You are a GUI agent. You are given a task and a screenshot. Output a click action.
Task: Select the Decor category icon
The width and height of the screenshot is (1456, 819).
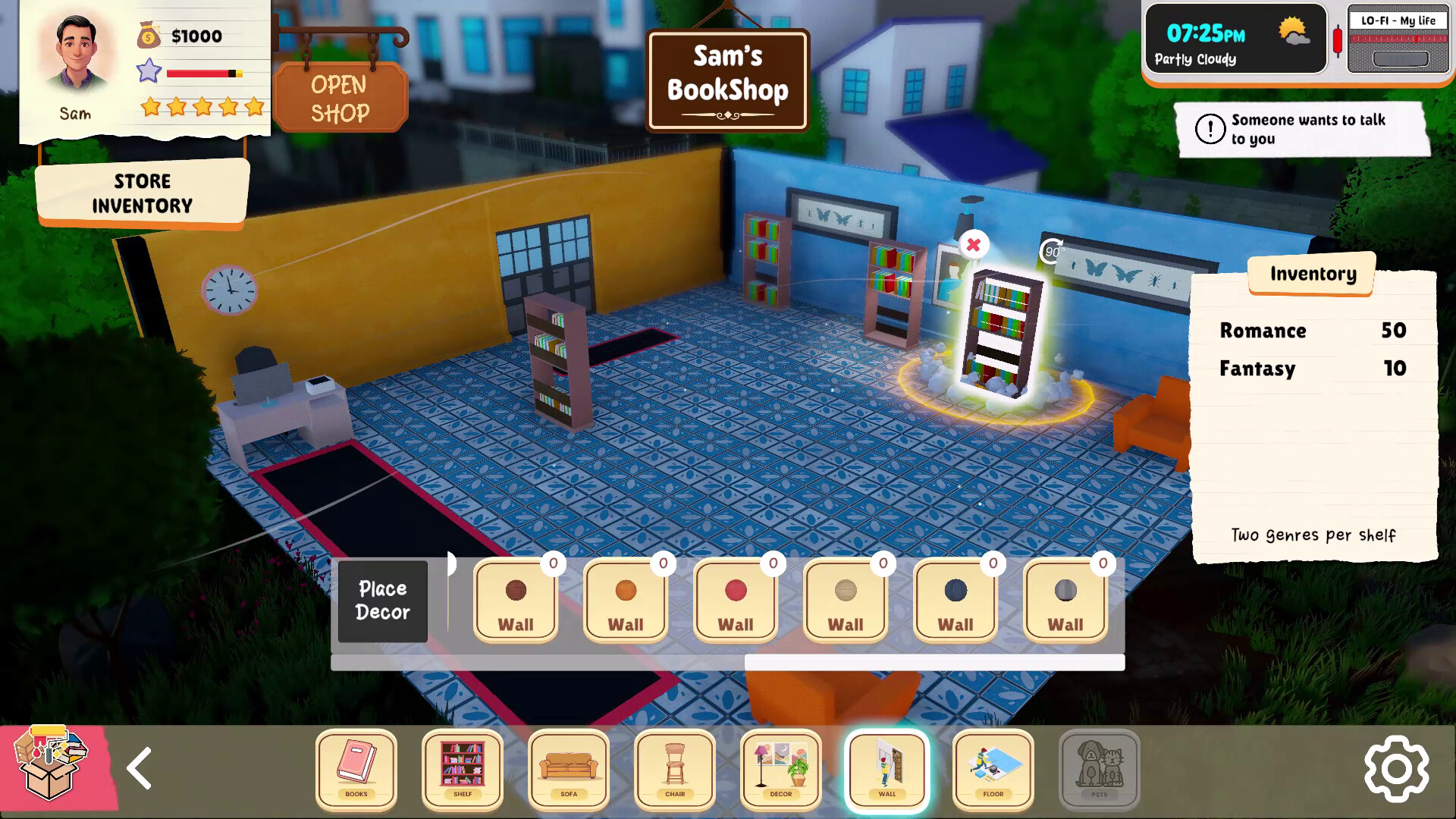tap(780, 770)
